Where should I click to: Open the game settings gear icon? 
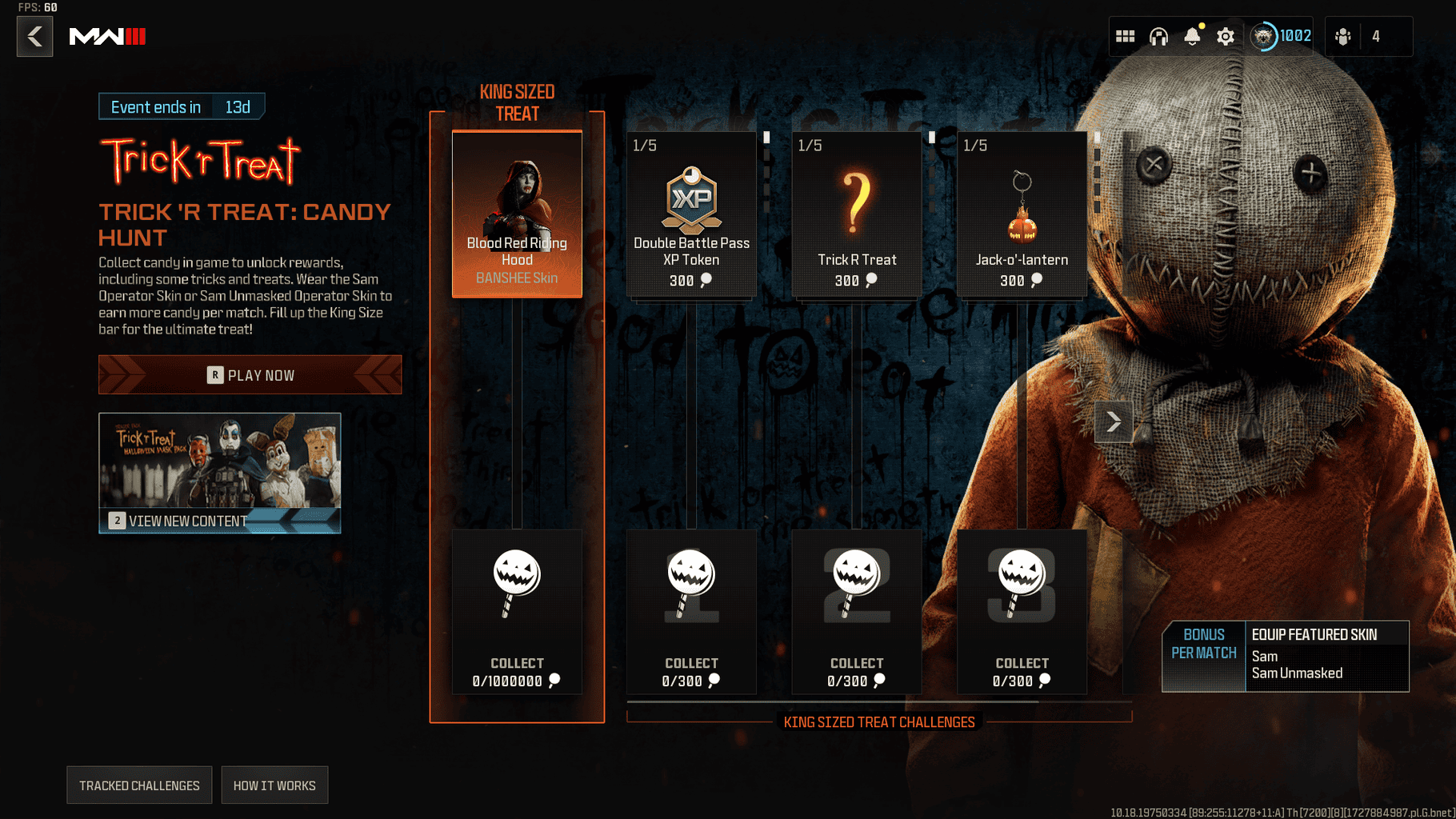(x=1226, y=36)
